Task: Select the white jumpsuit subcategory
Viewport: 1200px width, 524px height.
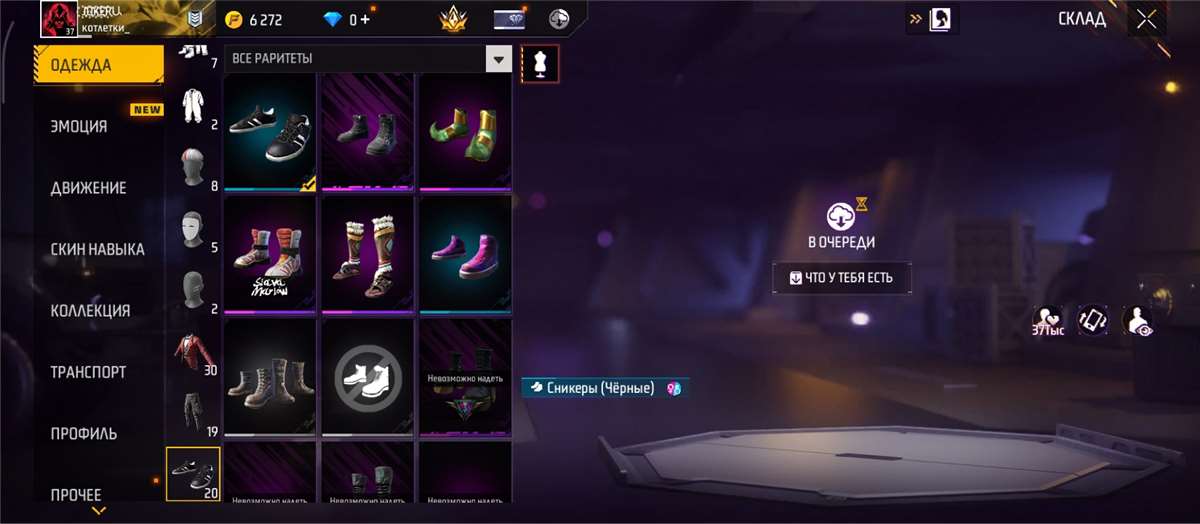Action: 193,109
